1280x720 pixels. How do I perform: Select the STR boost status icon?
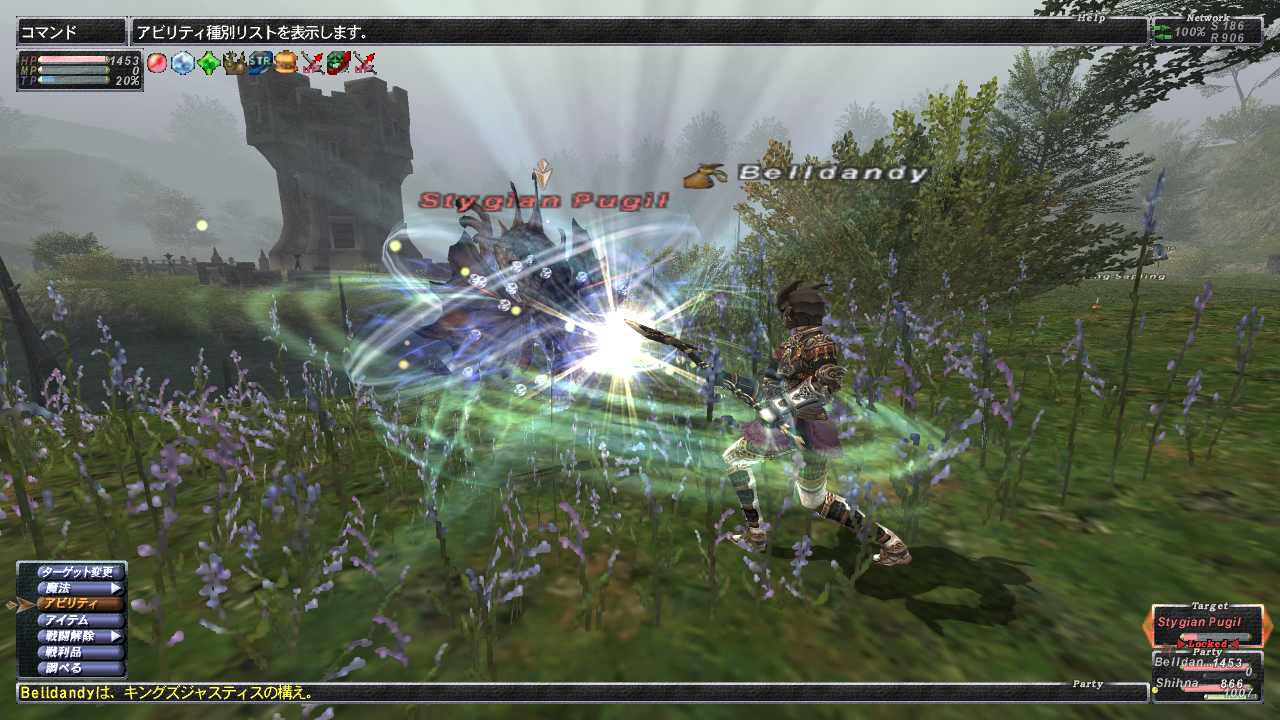[260, 63]
